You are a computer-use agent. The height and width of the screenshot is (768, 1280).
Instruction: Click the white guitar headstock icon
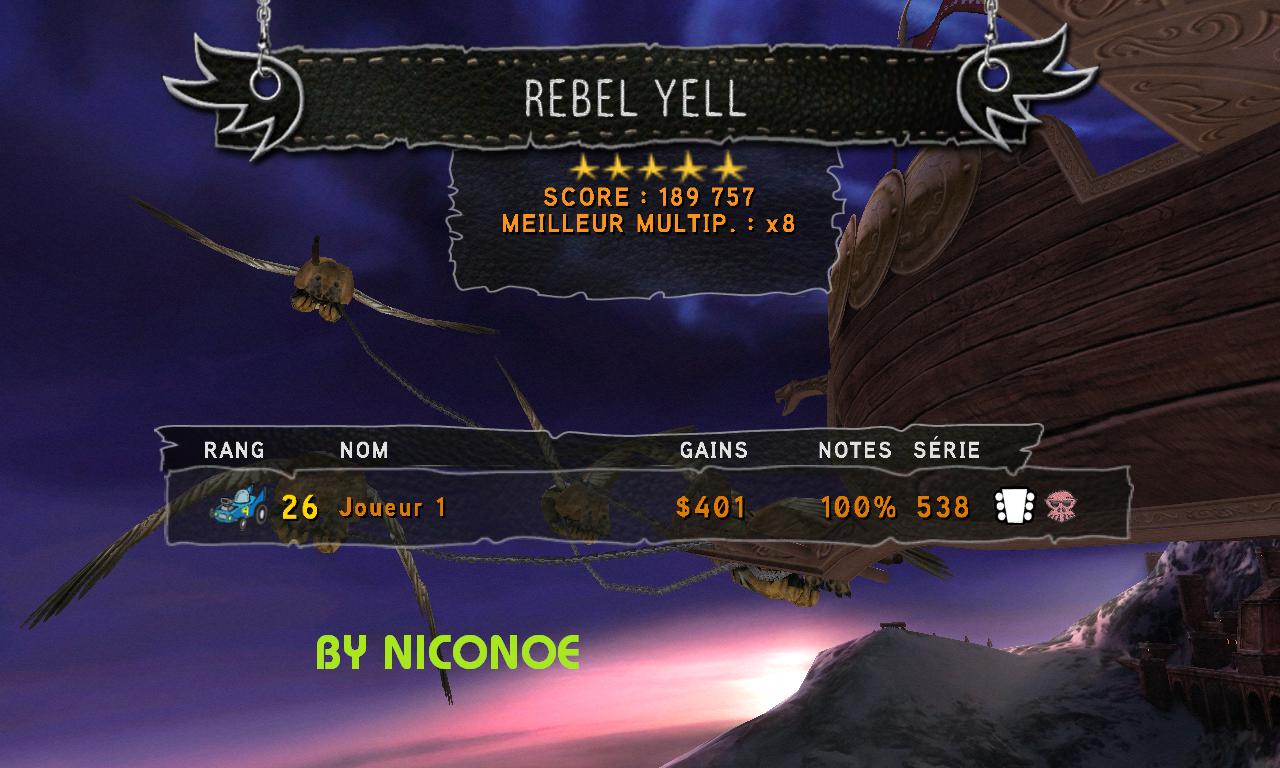pyautogui.click(x=1012, y=507)
